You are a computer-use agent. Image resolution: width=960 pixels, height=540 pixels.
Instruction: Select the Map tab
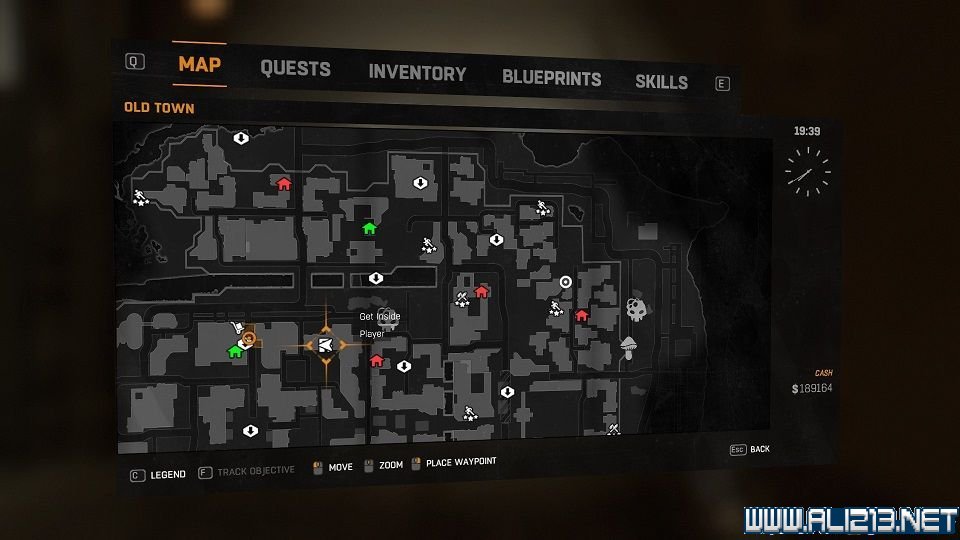(199, 65)
